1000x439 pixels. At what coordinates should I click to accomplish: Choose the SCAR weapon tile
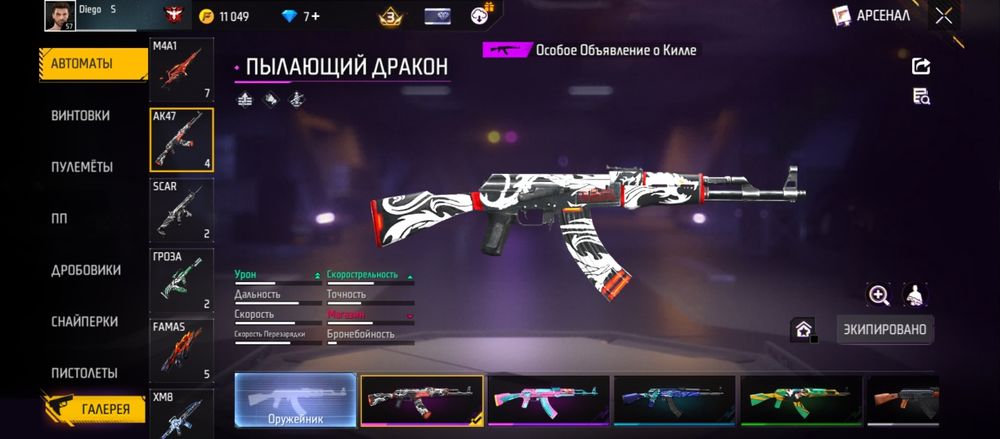coord(181,210)
